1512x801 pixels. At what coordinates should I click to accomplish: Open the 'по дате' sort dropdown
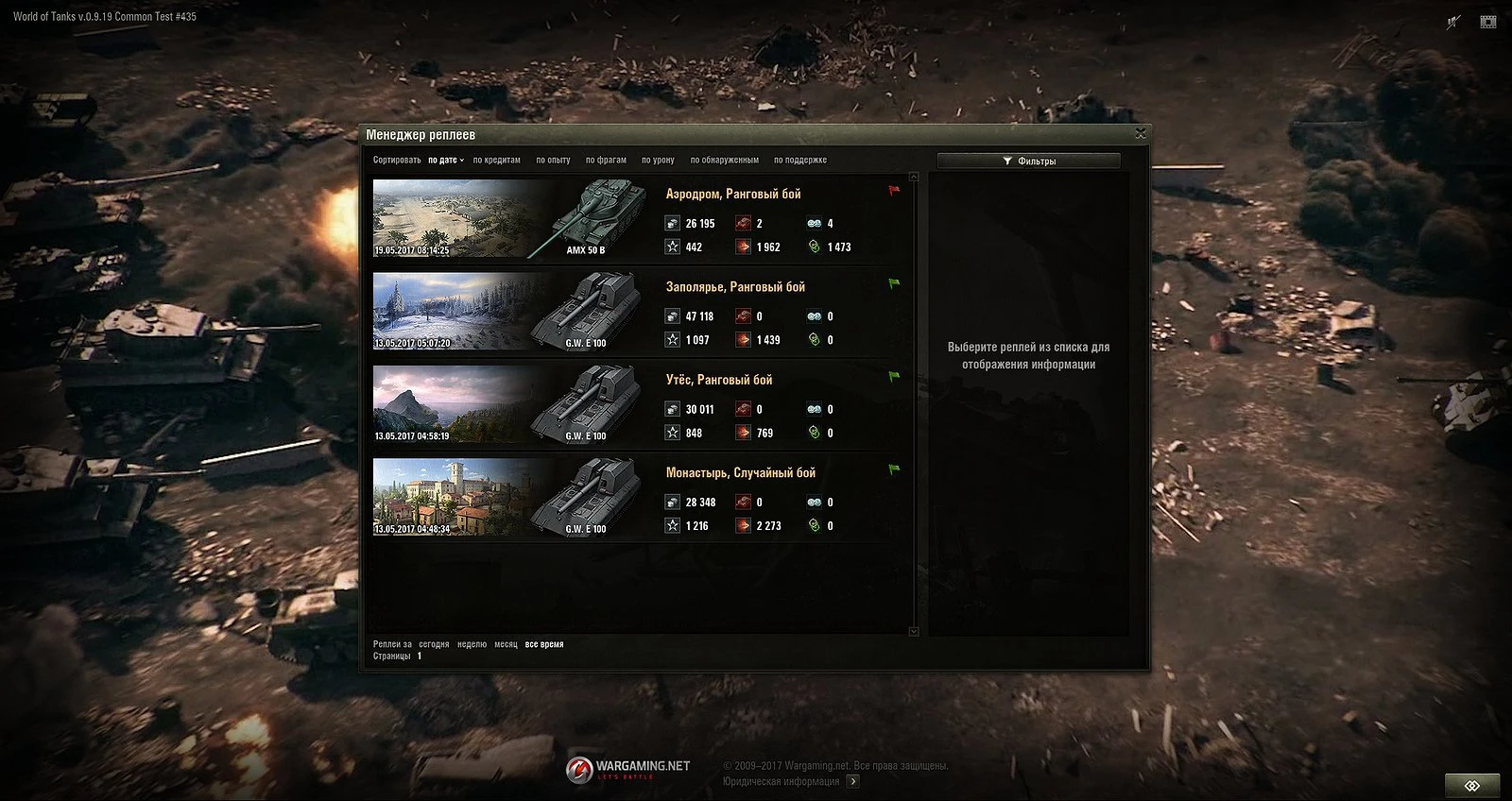[x=446, y=160]
